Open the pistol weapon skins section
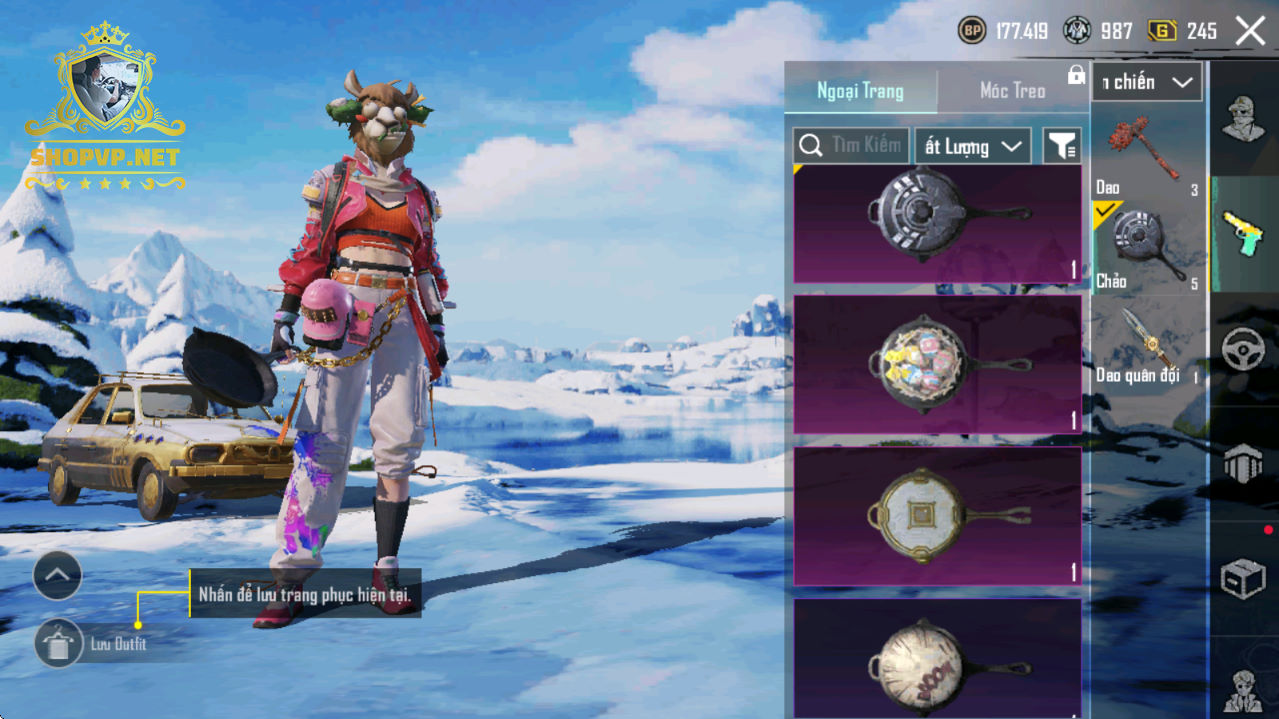This screenshot has width=1279, height=719. (1243, 233)
